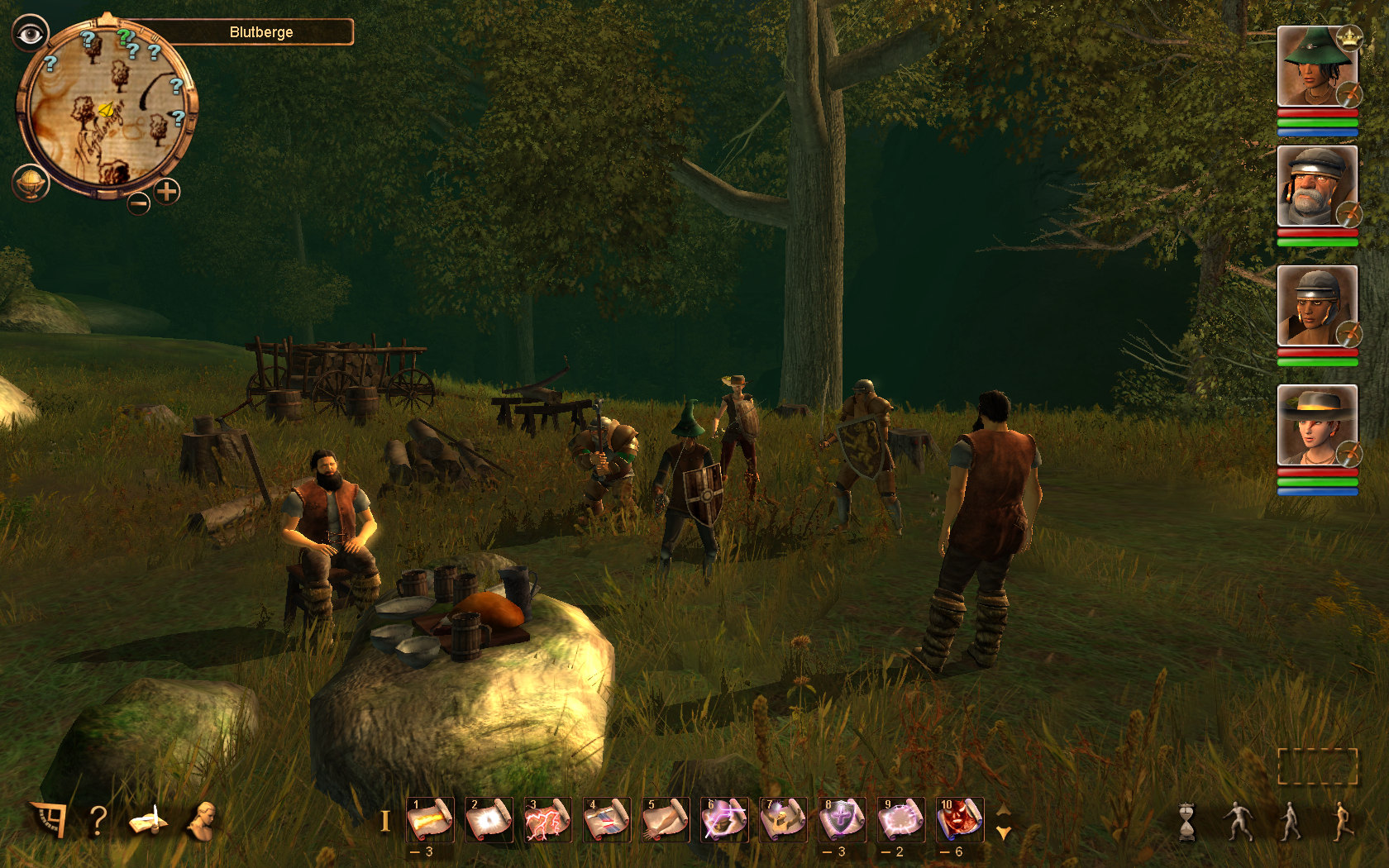Click the circular Blutberge minimap
The width and height of the screenshot is (1389, 868).
[x=106, y=107]
